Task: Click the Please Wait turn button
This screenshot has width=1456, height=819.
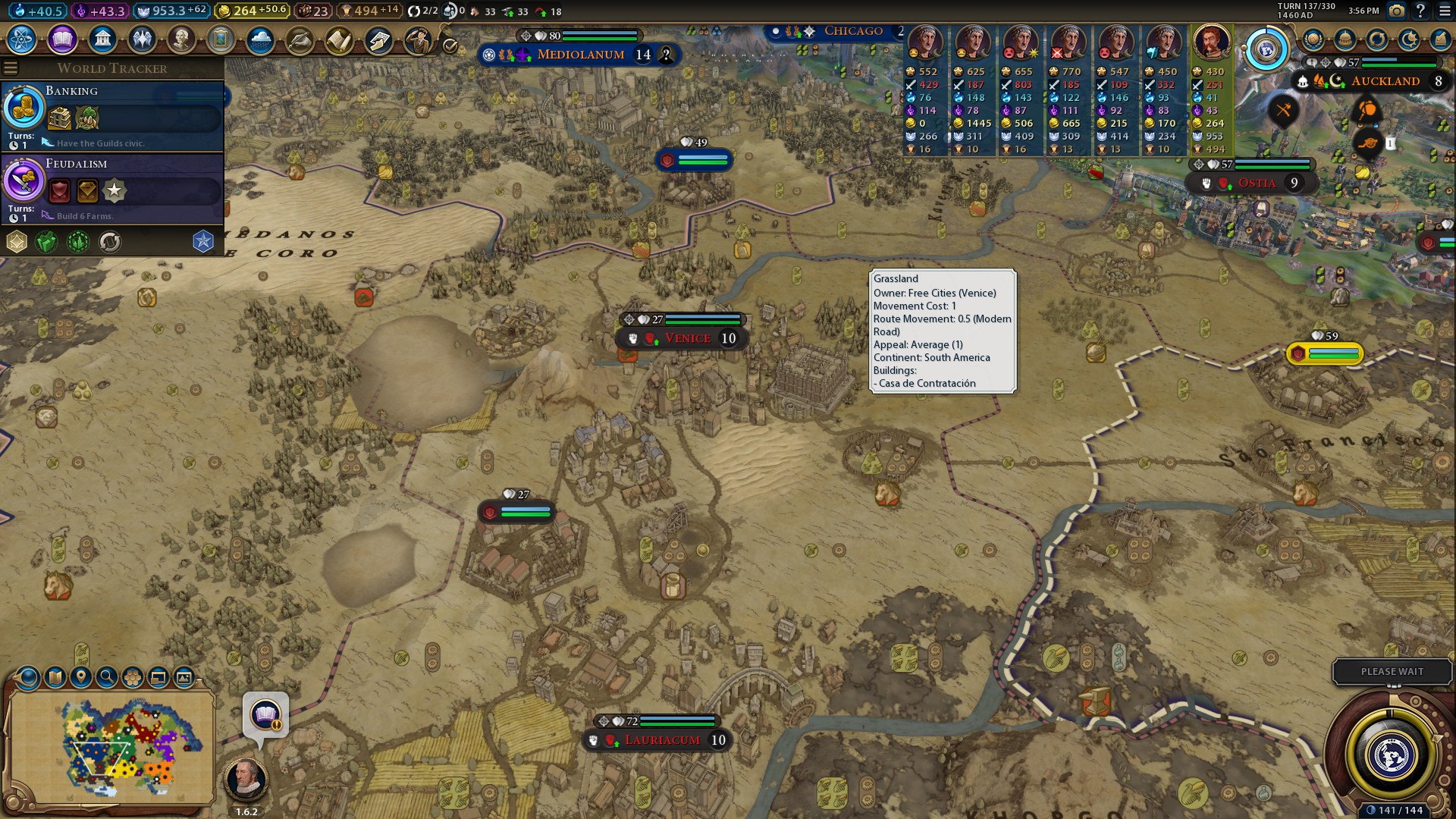Action: 1392,672
